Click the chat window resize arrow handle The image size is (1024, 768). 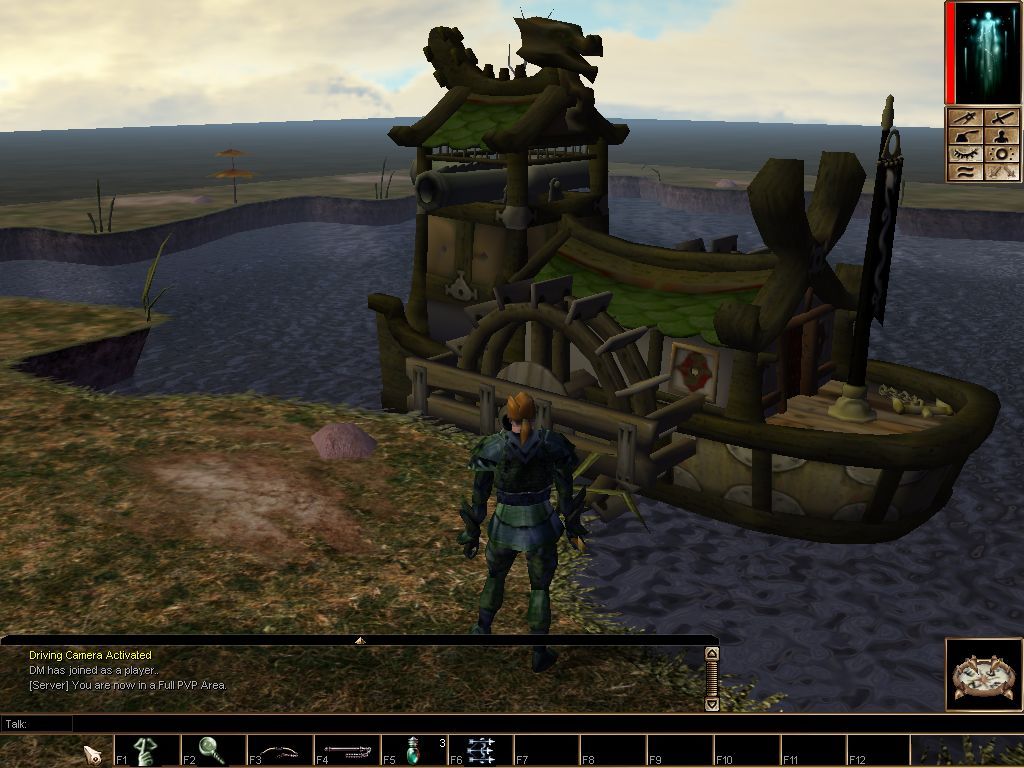[x=360, y=640]
